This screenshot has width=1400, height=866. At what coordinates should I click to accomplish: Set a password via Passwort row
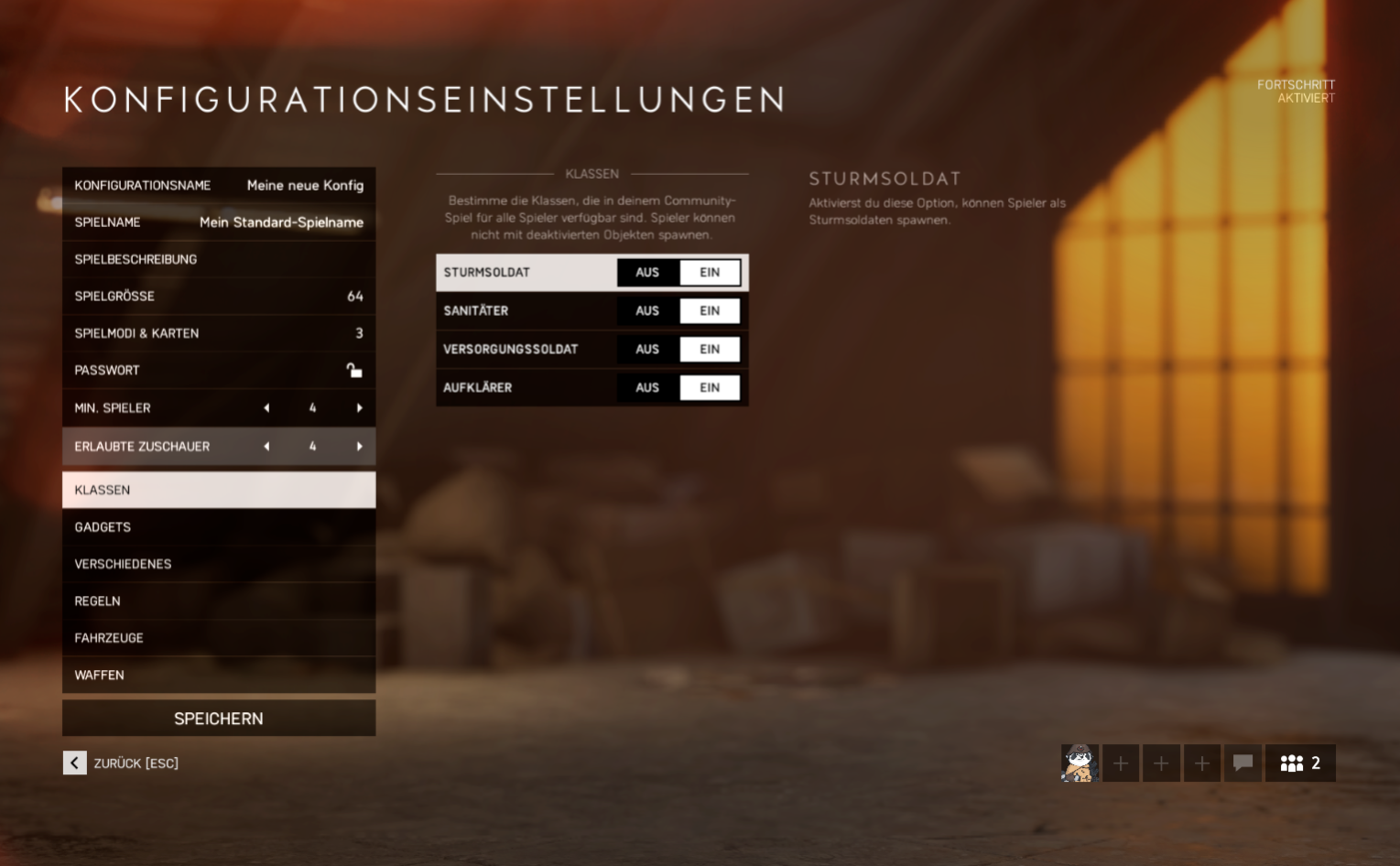coord(218,370)
